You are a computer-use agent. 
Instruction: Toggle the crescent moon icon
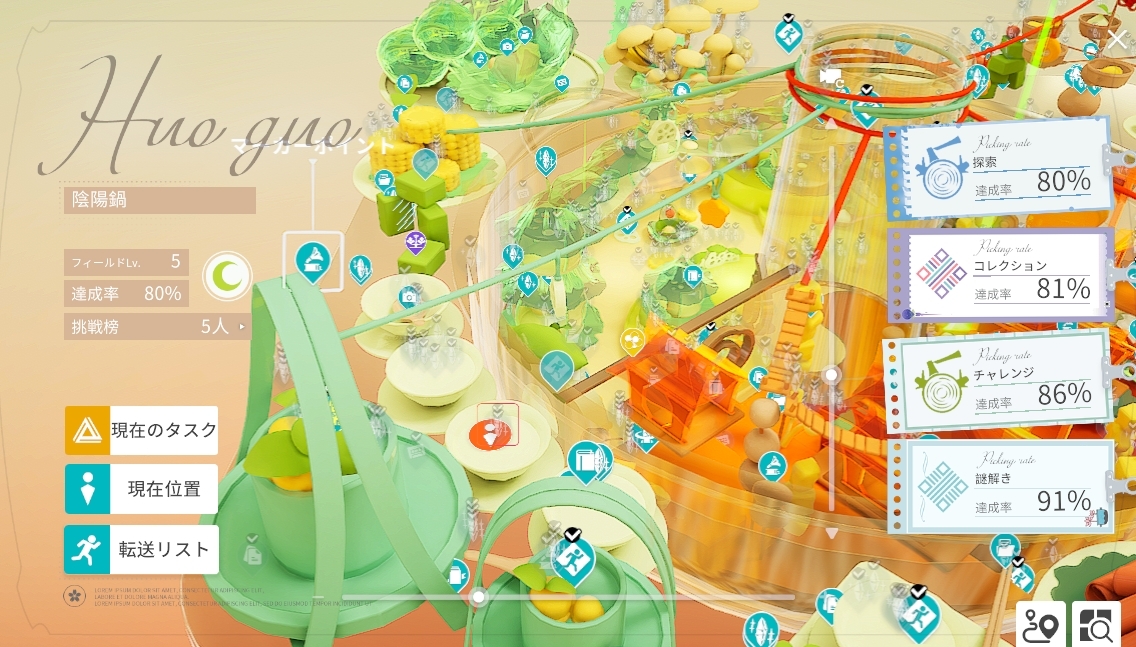(x=228, y=276)
